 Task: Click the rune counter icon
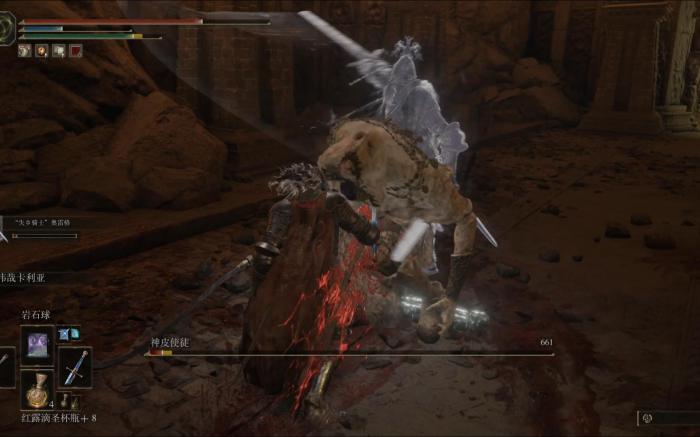(x=646, y=417)
